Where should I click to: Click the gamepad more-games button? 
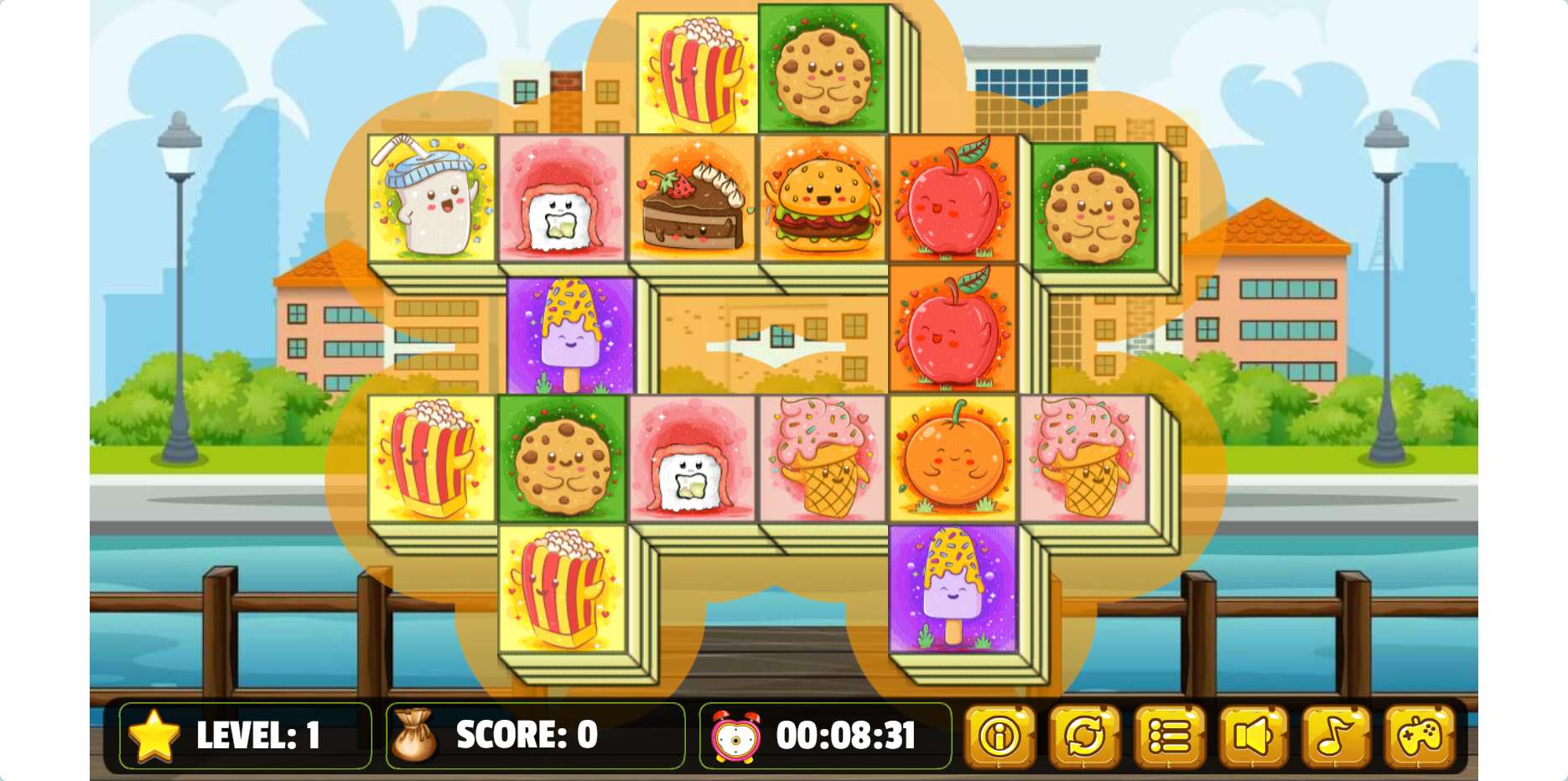click(x=1420, y=737)
